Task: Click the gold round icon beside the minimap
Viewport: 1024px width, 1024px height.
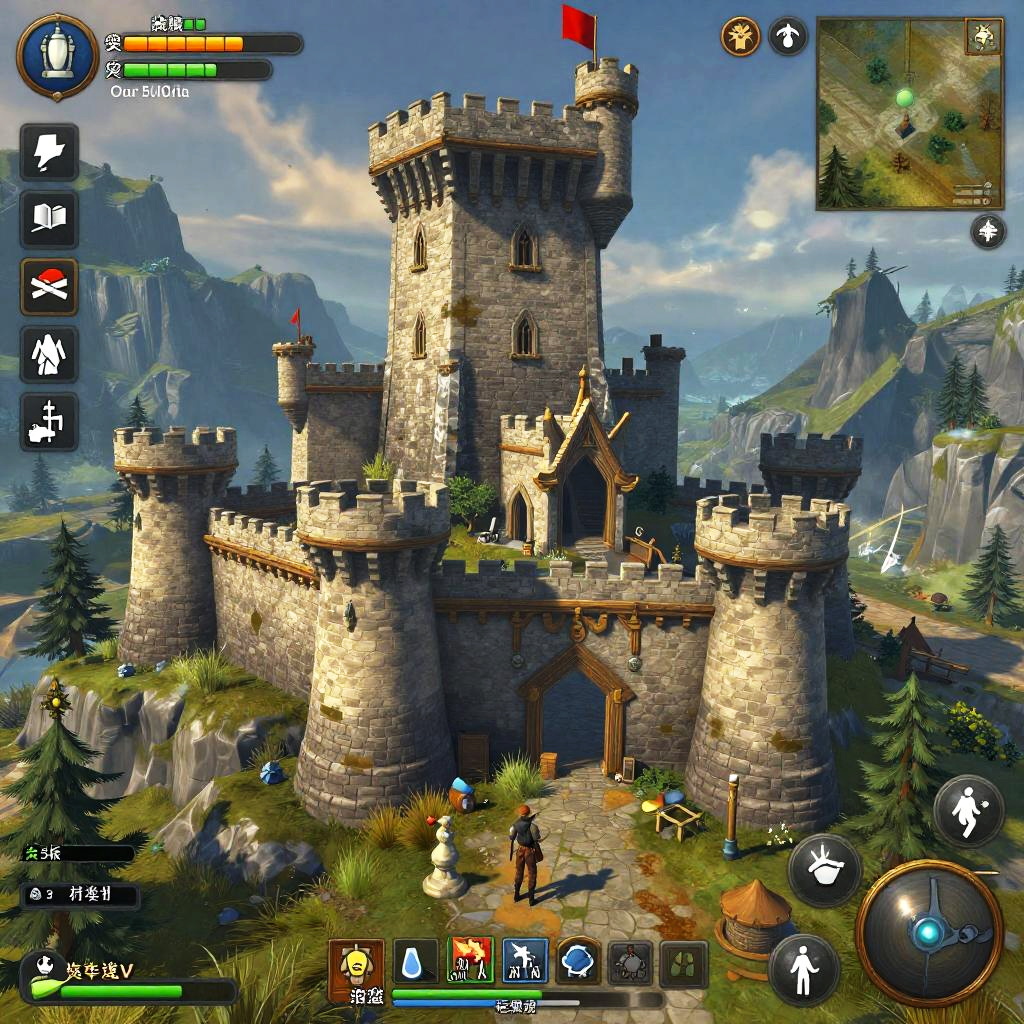Action: (x=741, y=37)
